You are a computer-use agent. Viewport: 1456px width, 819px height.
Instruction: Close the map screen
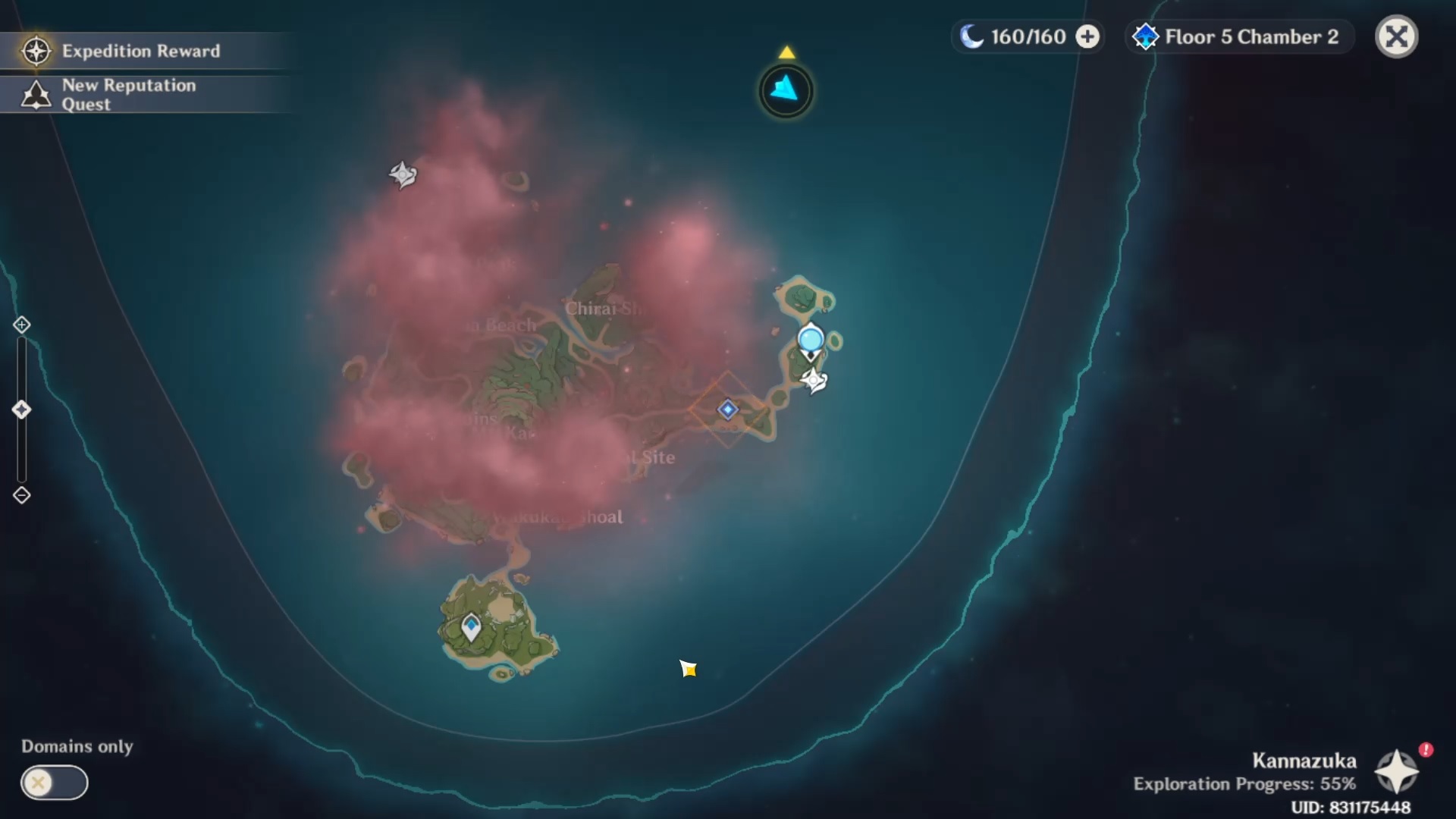point(1396,36)
